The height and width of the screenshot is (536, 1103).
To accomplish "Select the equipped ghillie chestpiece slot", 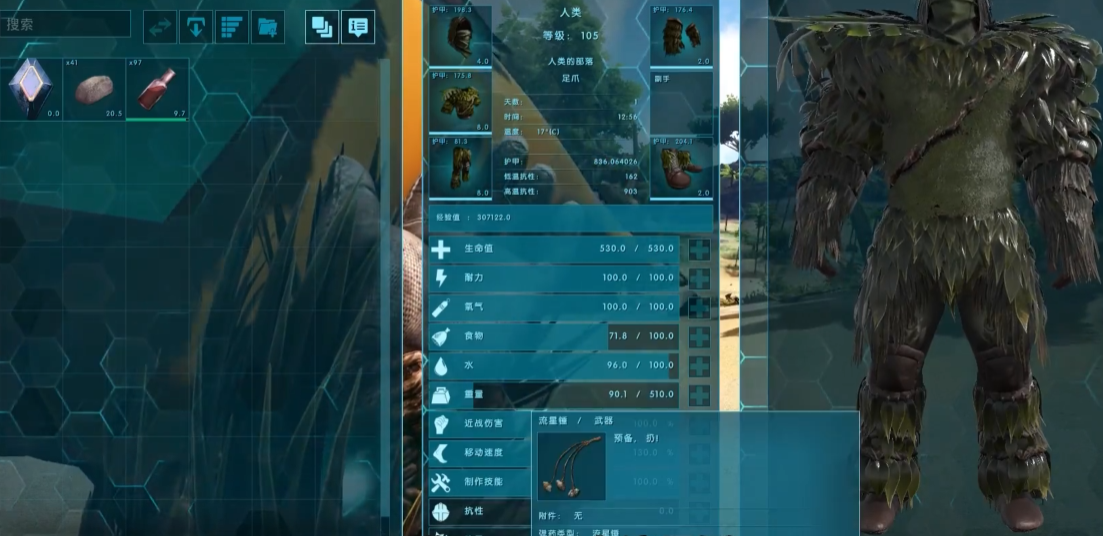I will coord(460,101).
